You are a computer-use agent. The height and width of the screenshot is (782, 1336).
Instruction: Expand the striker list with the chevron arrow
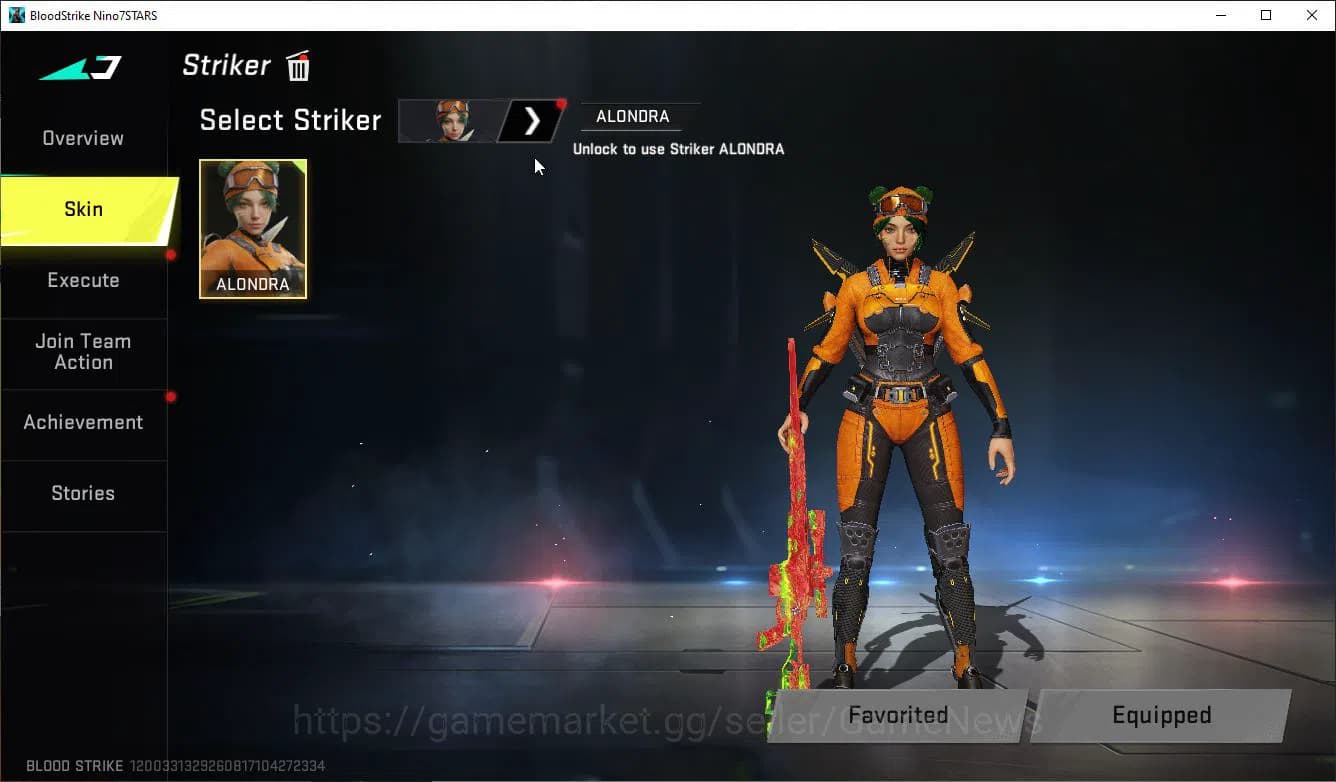point(531,120)
